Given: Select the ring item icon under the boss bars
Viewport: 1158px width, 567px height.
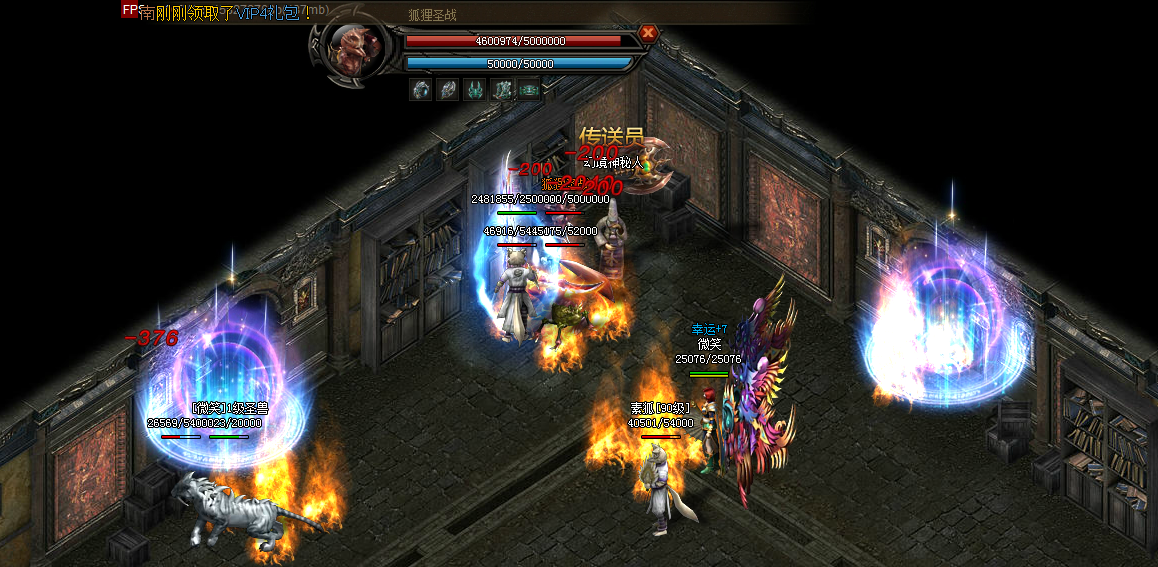Looking at the screenshot, I should coord(421,90).
